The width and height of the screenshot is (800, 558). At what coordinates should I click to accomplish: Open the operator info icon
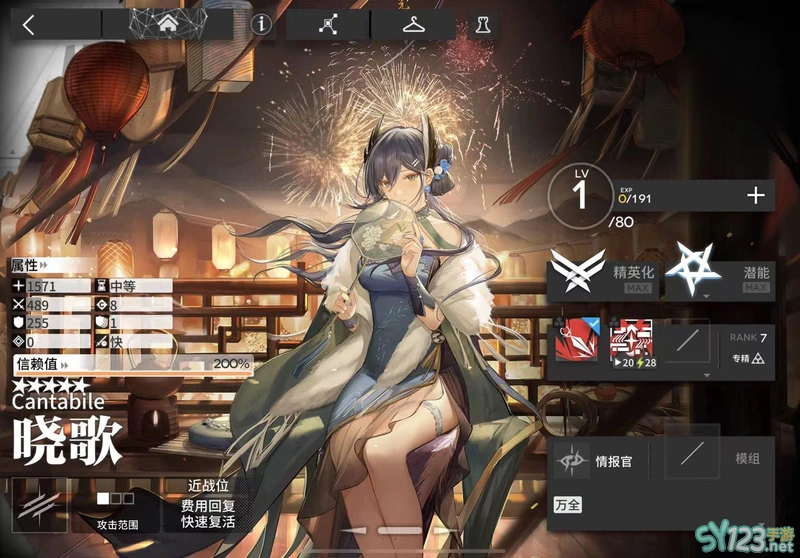262,25
